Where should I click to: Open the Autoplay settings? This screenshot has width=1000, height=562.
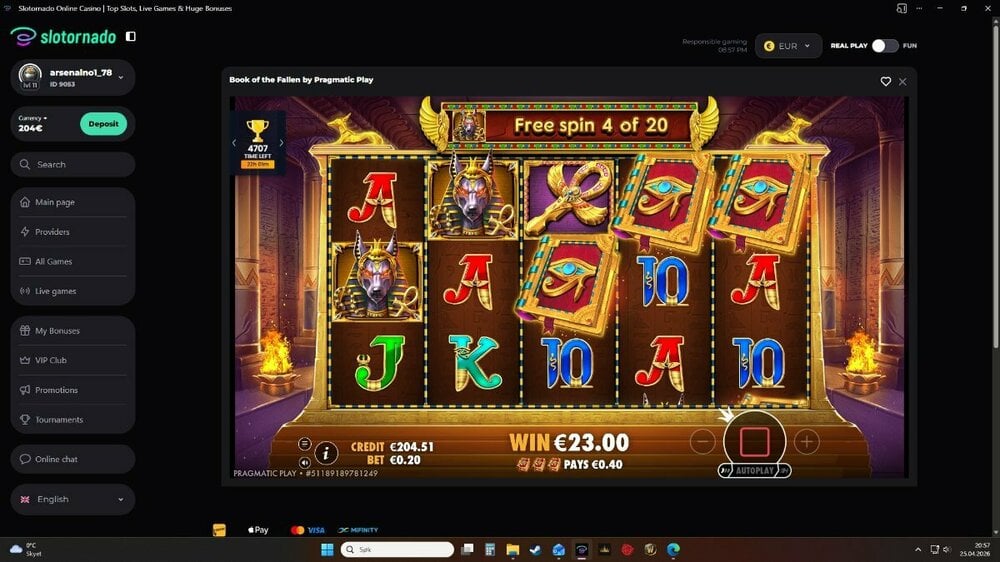point(754,470)
